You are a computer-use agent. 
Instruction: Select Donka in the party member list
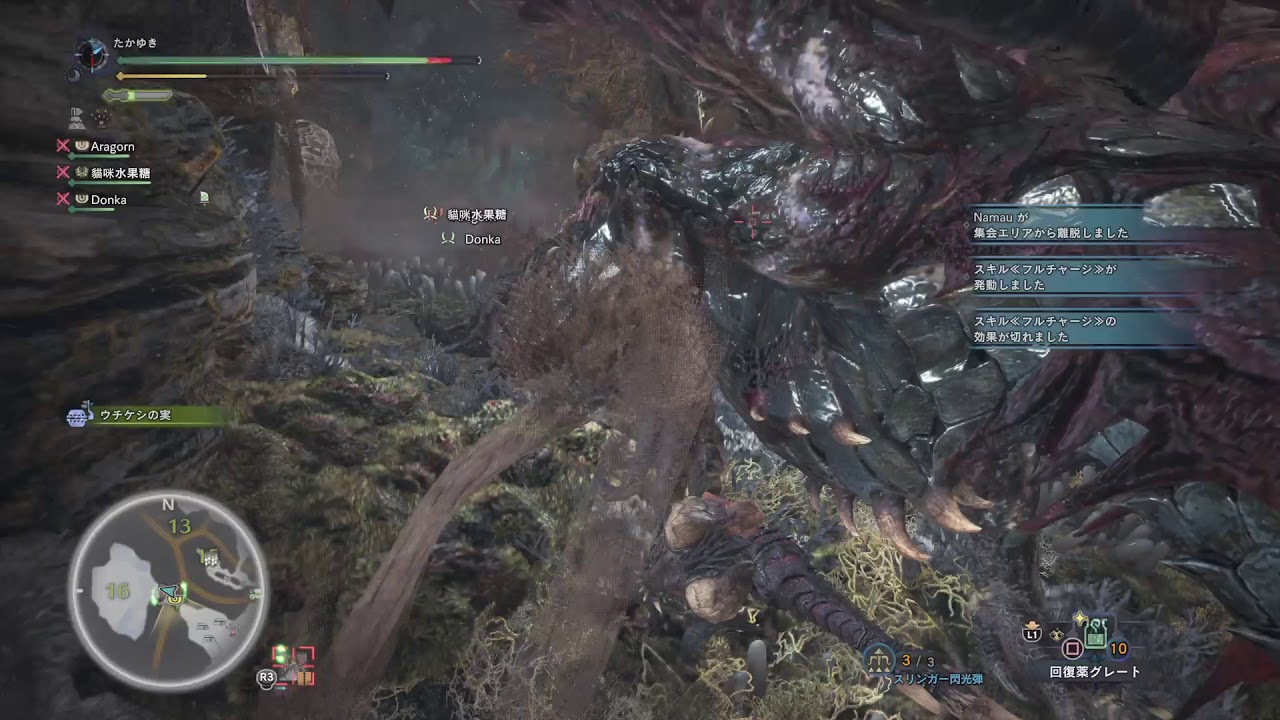[110, 200]
